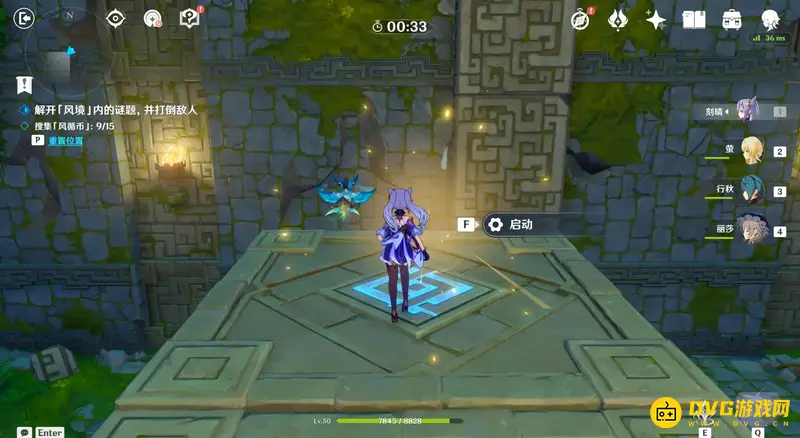800x438 pixels.
Task: Open the Paimon menu icon
Action: pyautogui.click(x=770, y=19)
